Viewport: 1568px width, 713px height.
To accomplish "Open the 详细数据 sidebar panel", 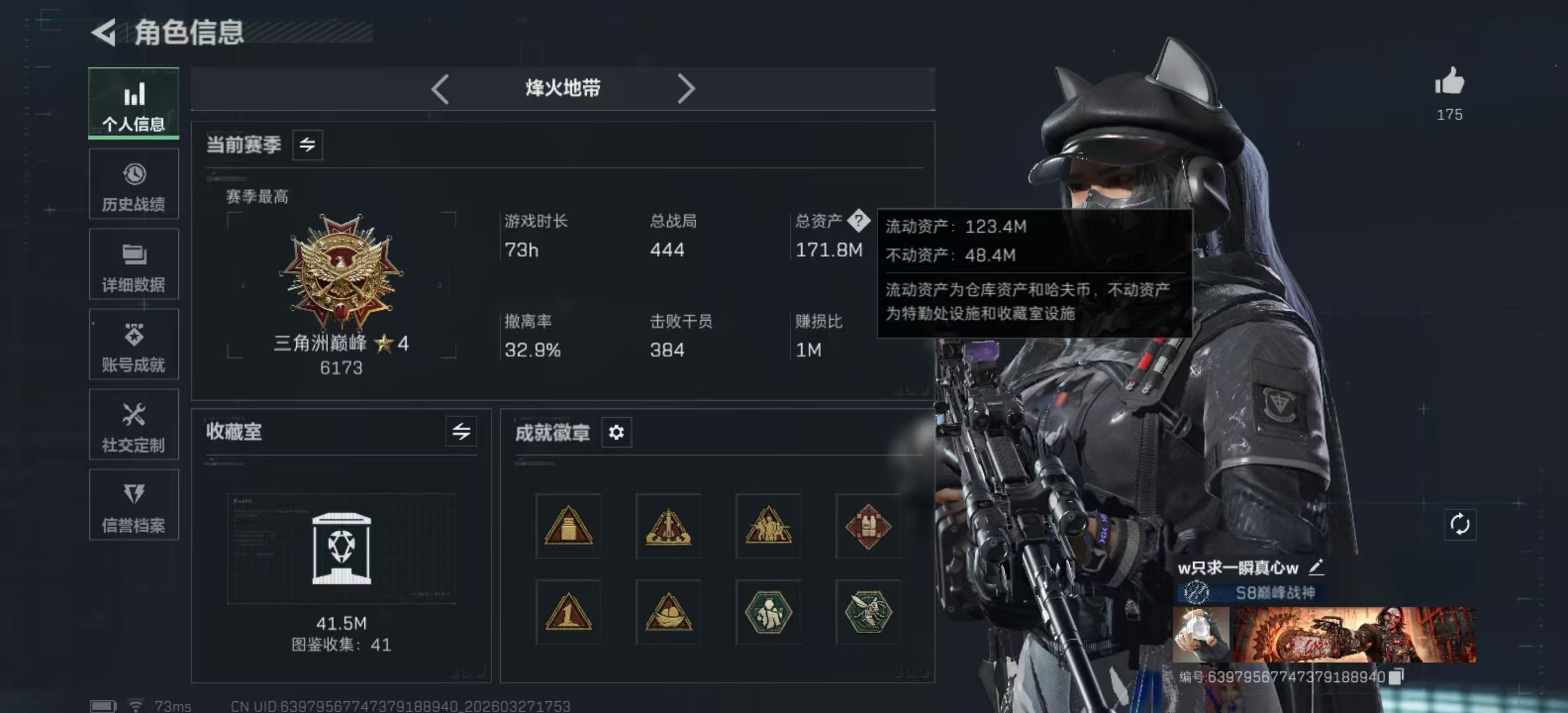I will click(134, 264).
